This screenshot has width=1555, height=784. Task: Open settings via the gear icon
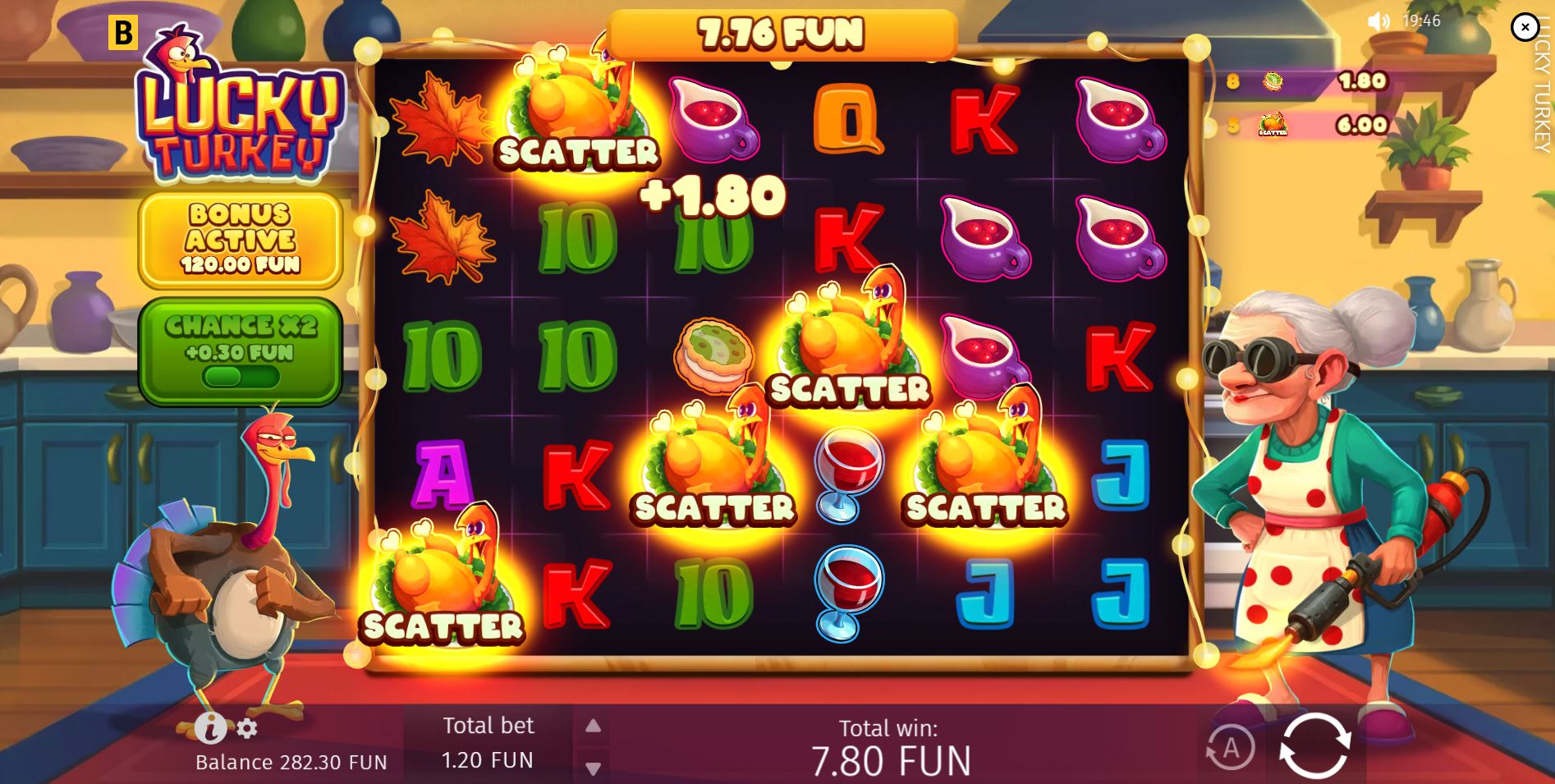click(x=247, y=727)
